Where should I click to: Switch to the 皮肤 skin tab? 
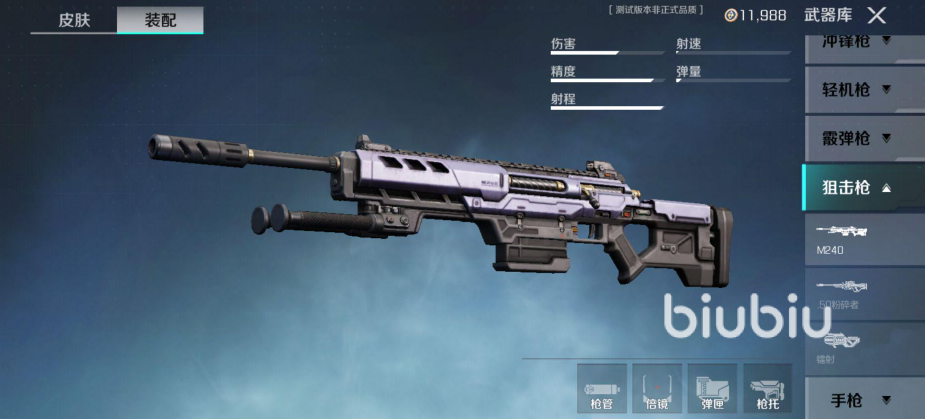(x=74, y=19)
